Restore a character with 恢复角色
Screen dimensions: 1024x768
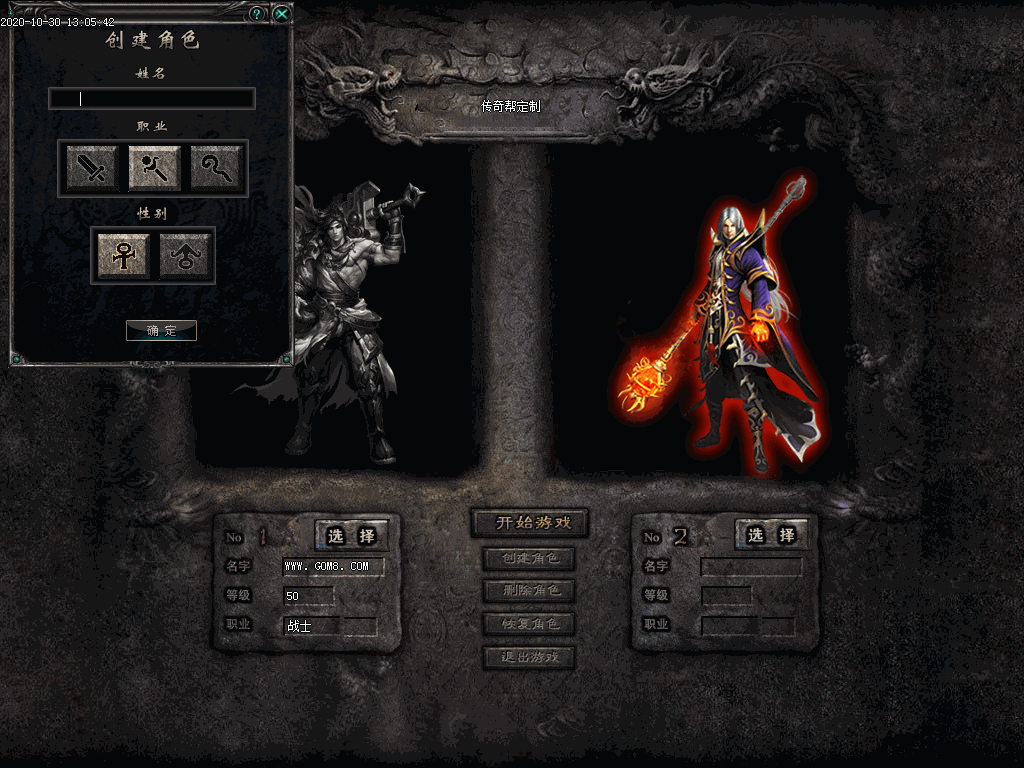(x=529, y=624)
